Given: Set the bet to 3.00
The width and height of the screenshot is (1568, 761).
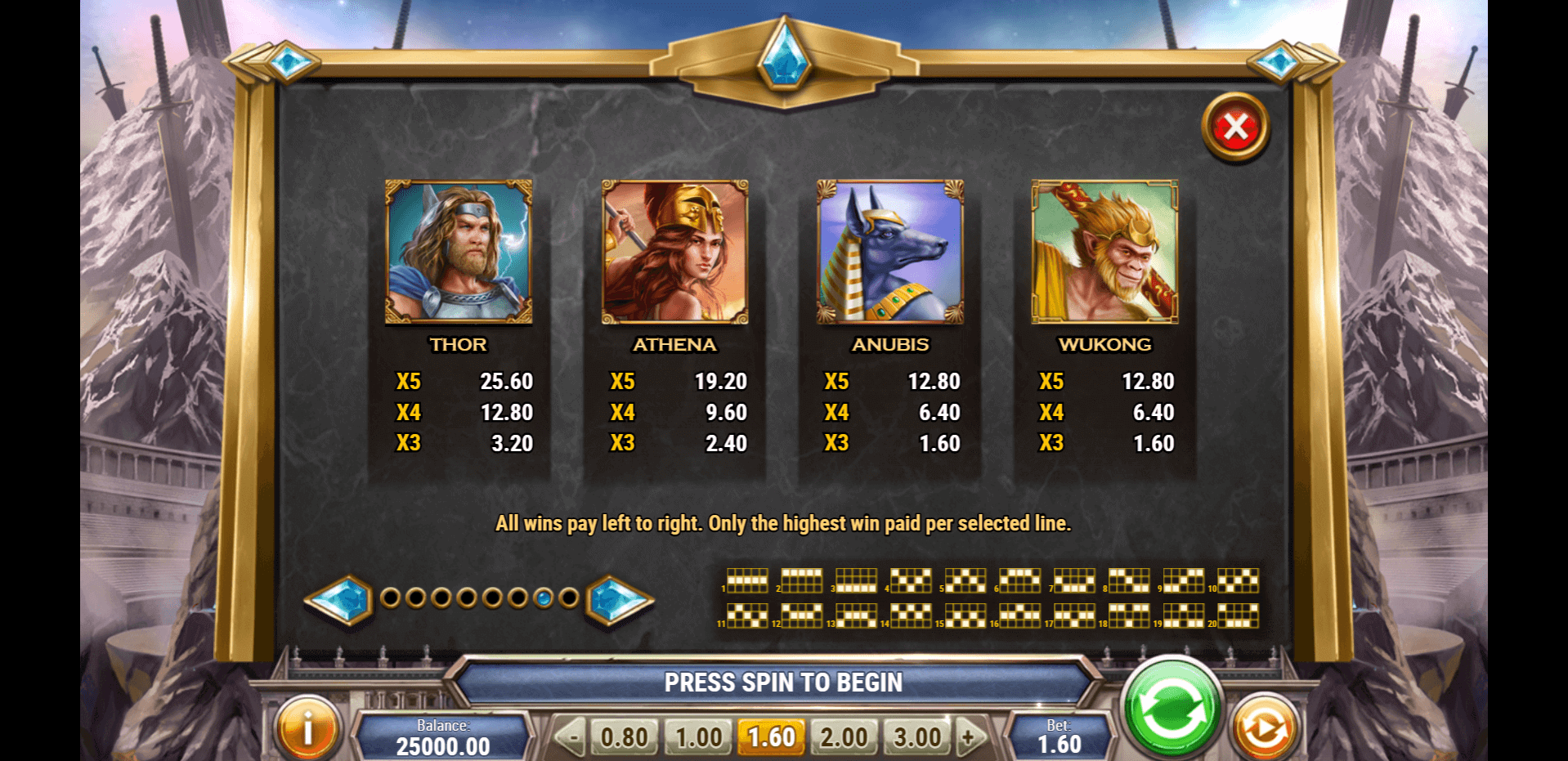Looking at the screenshot, I should click(x=917, y=737).
